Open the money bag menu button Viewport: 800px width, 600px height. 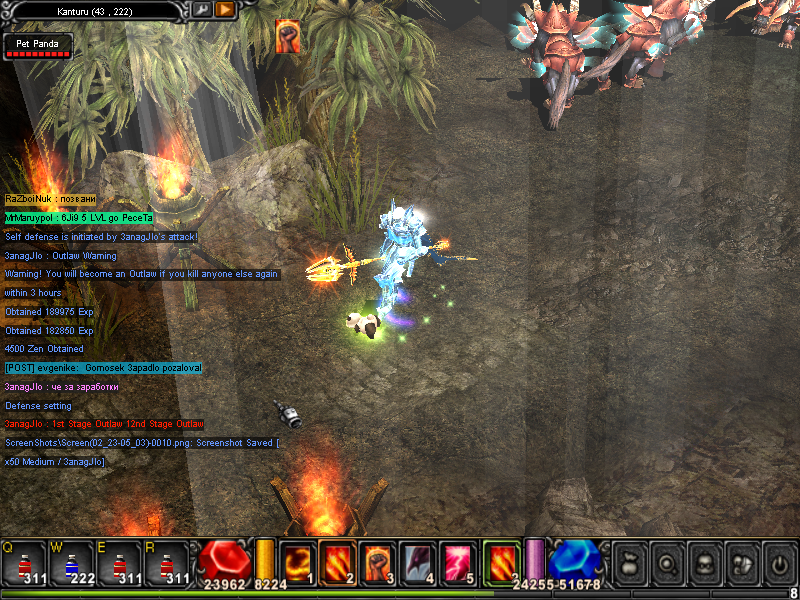(x=628, y=561)
